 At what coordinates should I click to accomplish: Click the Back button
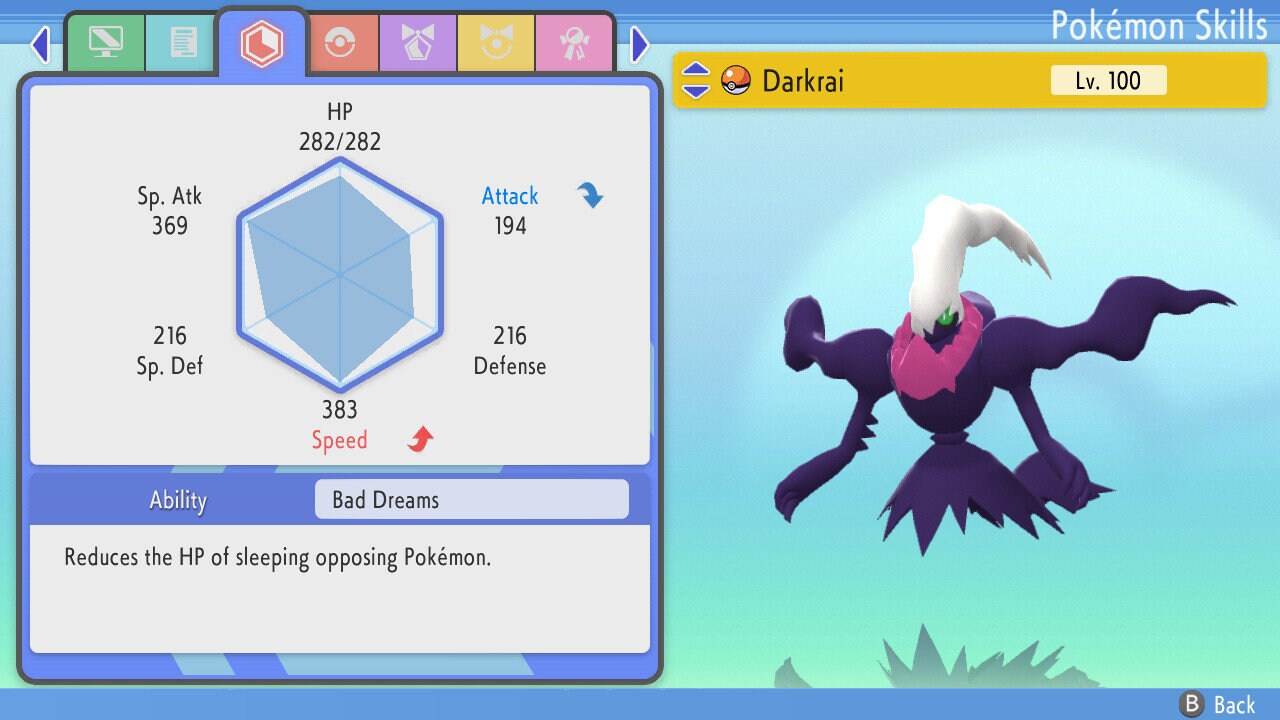point(1218,705)
